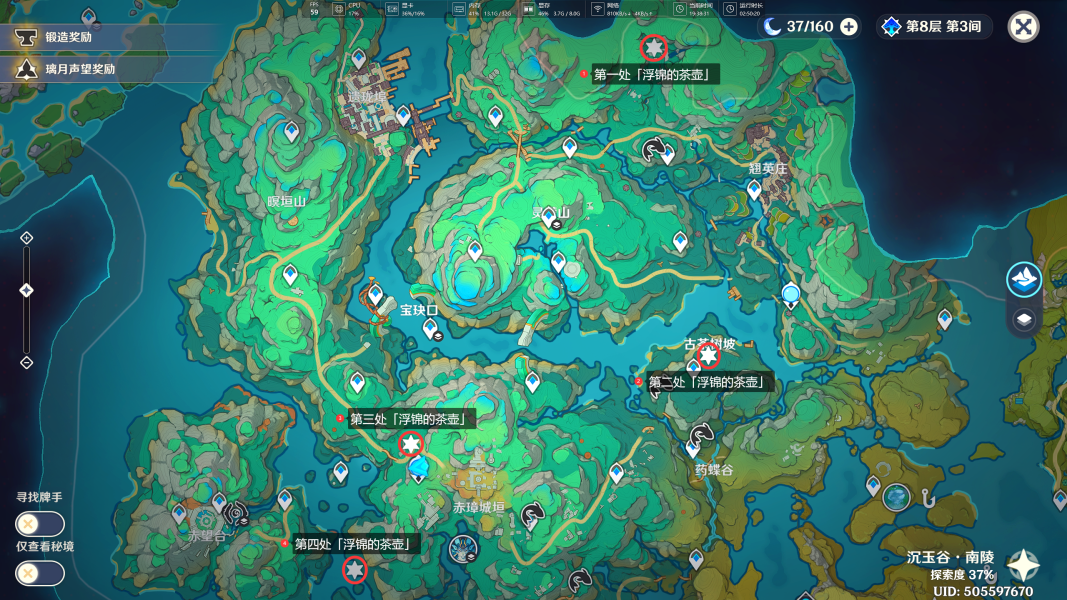The image size is (1067, 600).
Task: Select the marker above 第一处「浮锦的茶壶」
Action: (x=654, y=47)
